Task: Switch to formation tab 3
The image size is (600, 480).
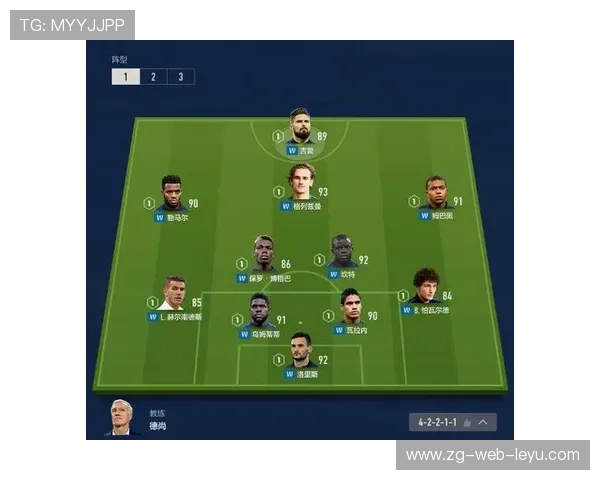Action: 181,77
